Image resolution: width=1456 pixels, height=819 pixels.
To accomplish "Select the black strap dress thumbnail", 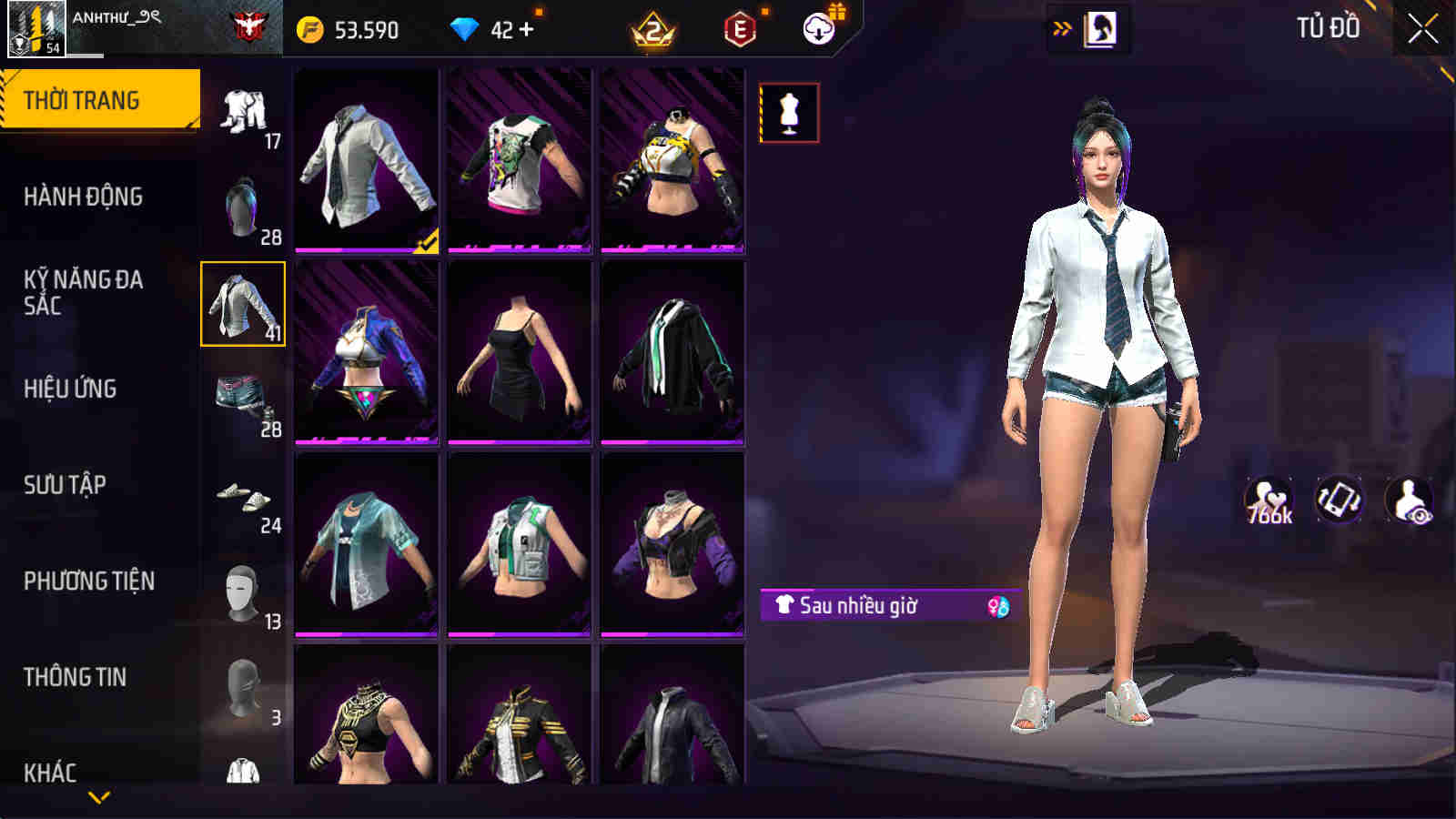I will [520, 349].
